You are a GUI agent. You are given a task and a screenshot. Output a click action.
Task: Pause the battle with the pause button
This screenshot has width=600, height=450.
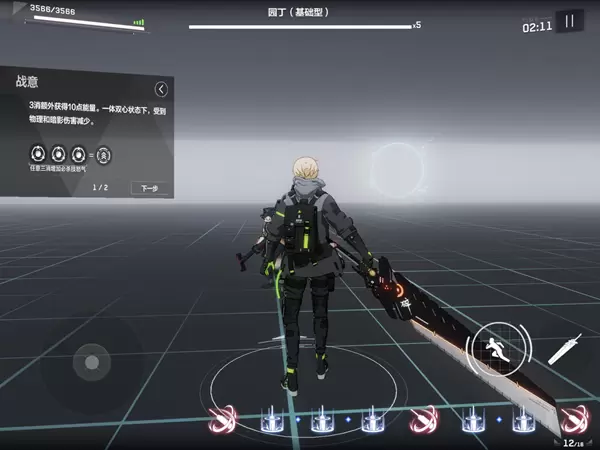point(570,21)
